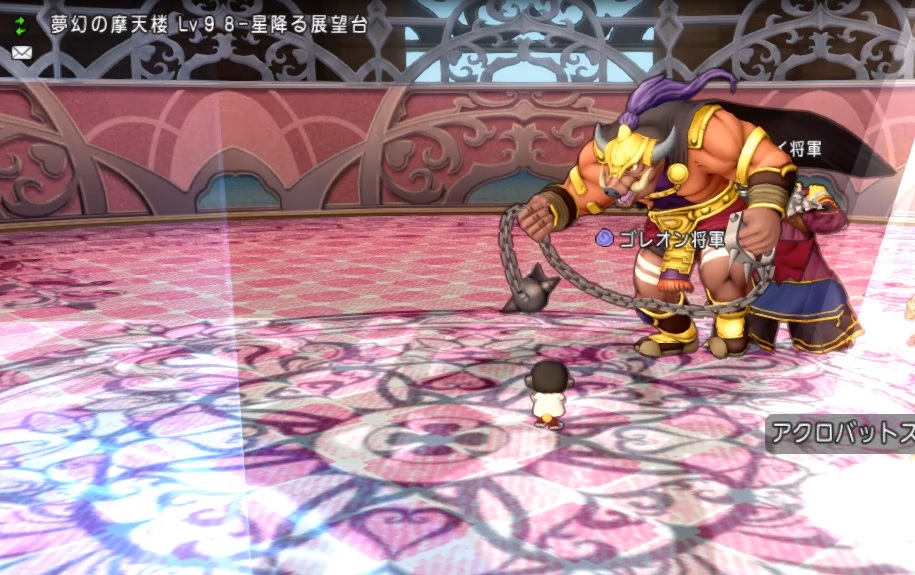Open the mail envelope icon

21,52
